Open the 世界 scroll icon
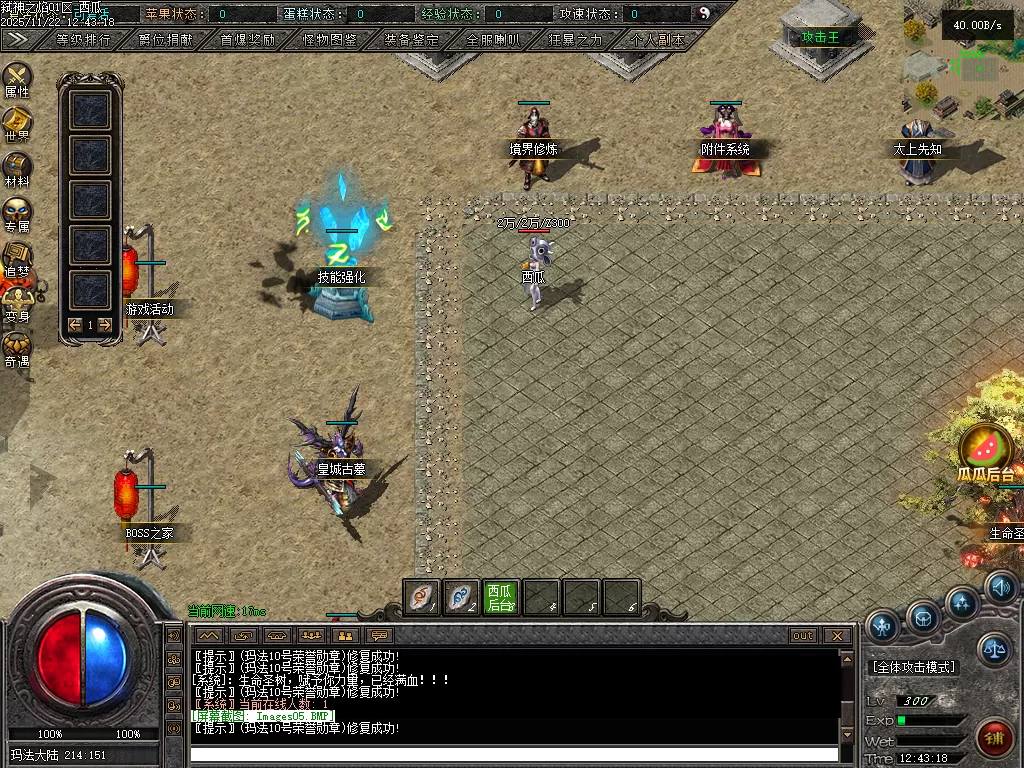This screenshot has width=1024, height=768. coord(17,122)
